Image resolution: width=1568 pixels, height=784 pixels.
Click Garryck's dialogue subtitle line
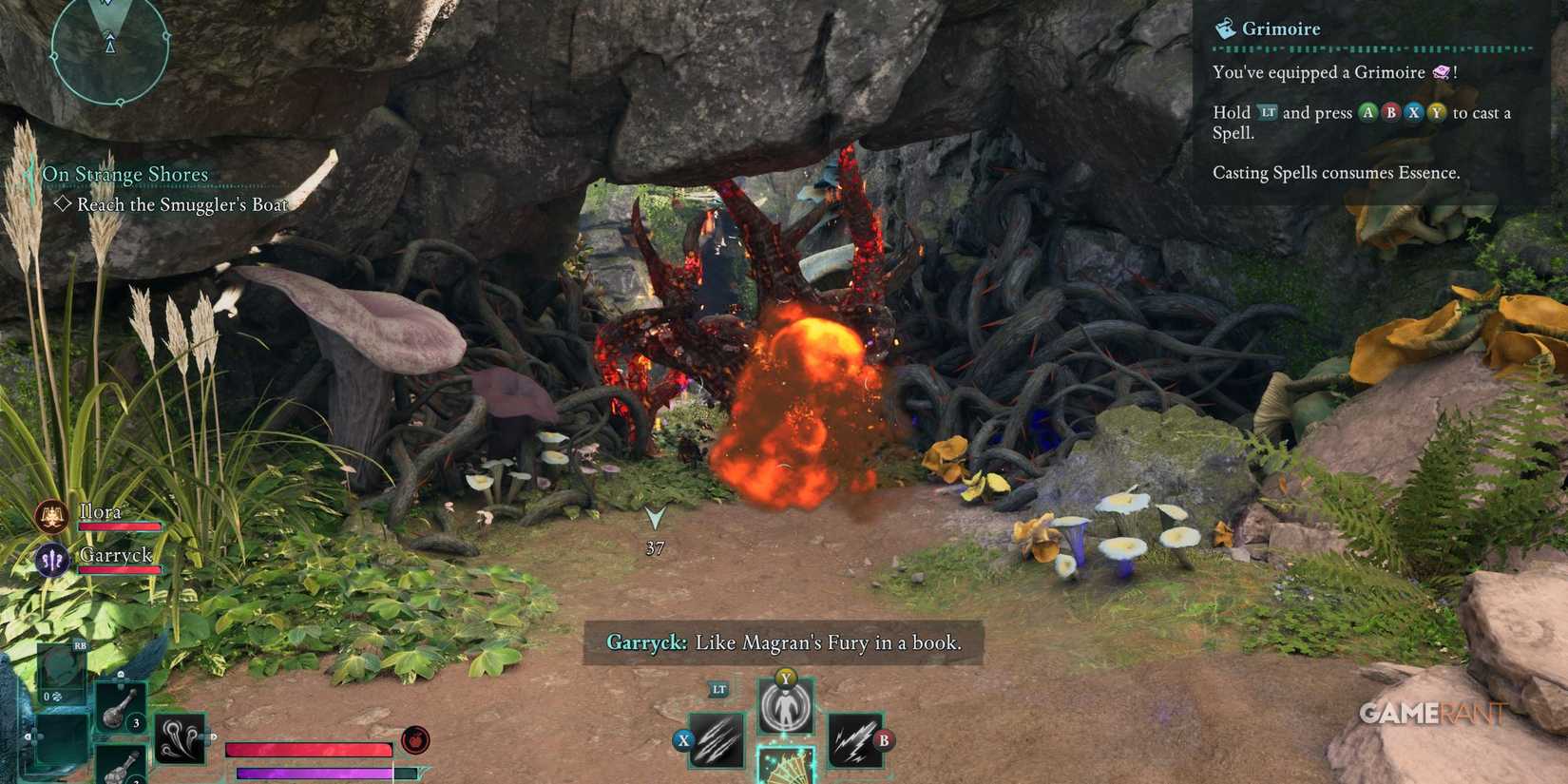coord(784,642)
